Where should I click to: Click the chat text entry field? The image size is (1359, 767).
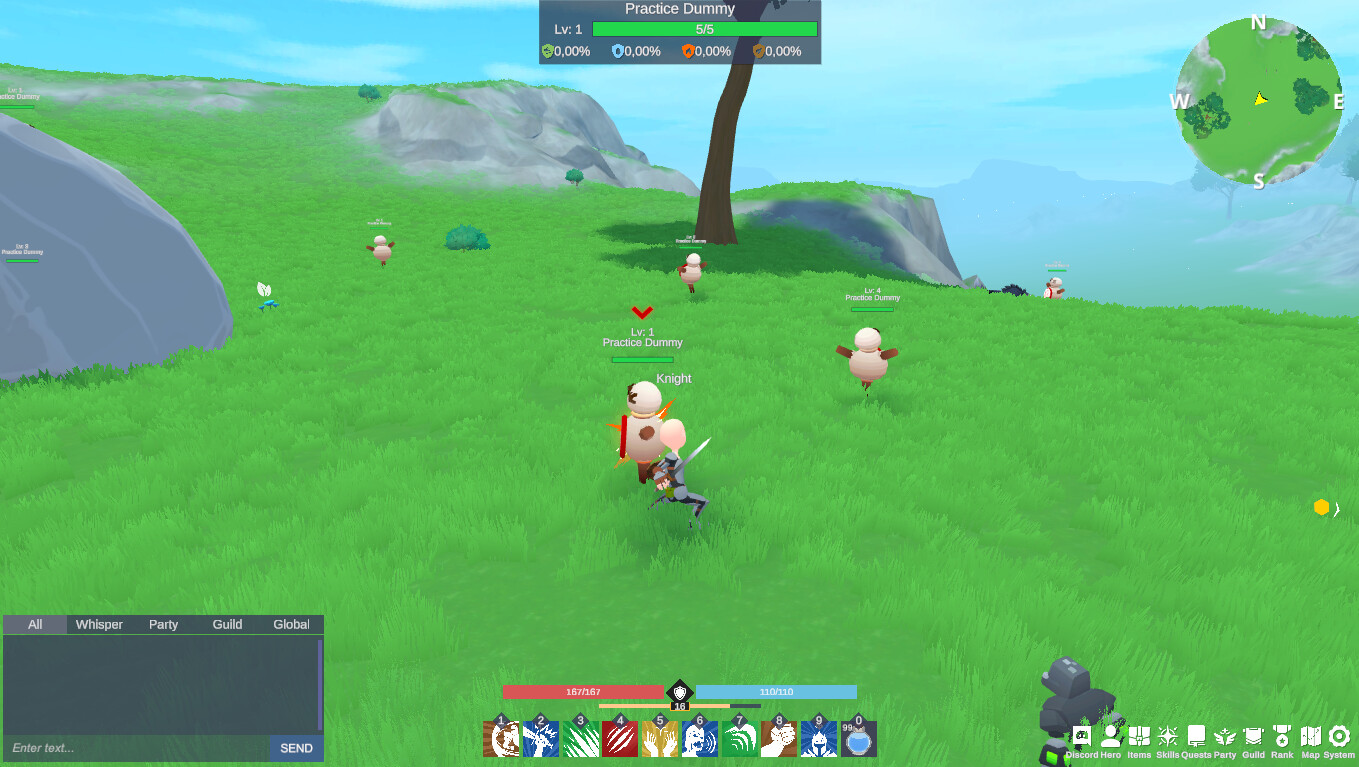click(120, 747)
